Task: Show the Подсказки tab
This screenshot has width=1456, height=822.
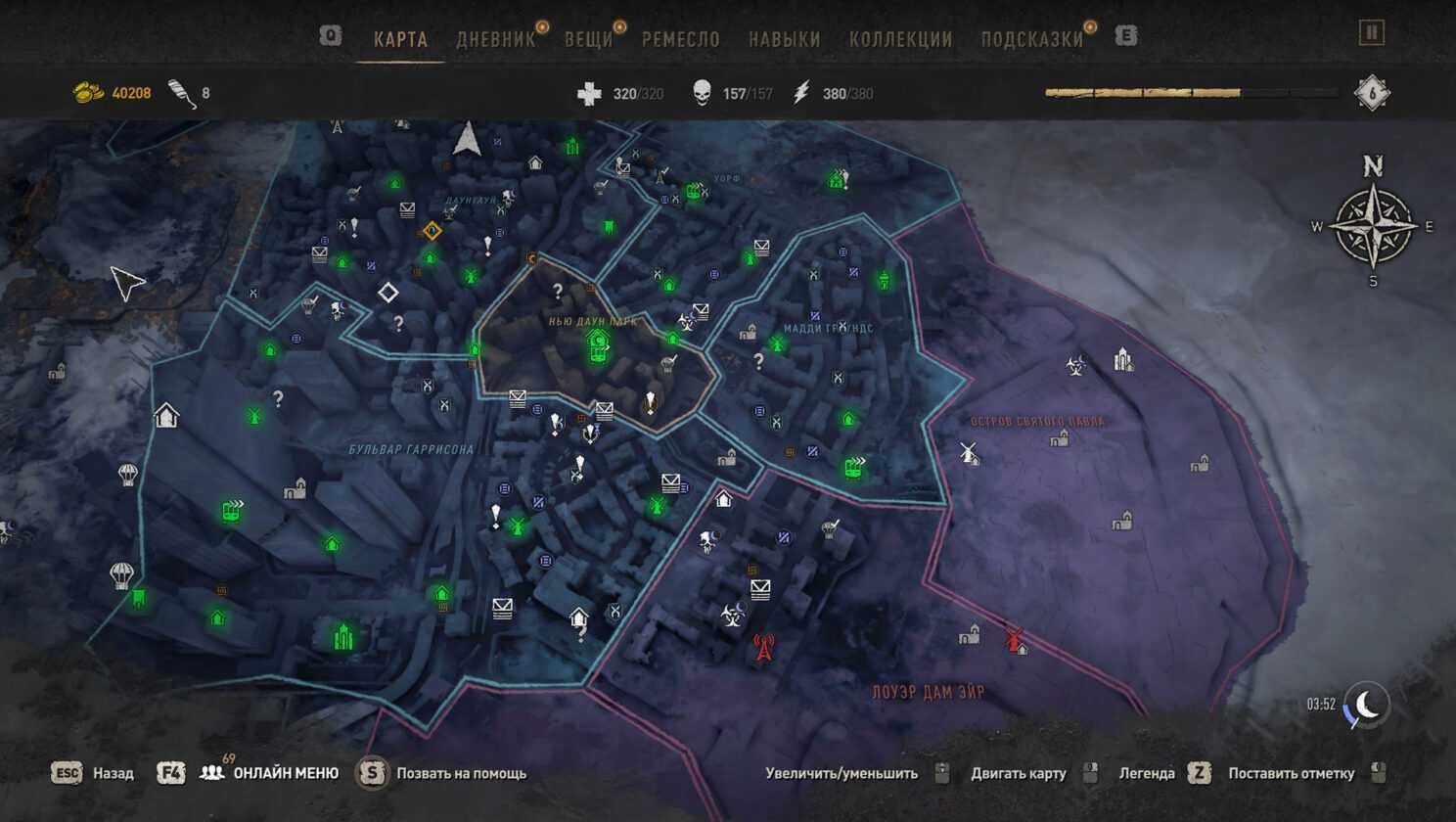Action: tap(1032, 39)
